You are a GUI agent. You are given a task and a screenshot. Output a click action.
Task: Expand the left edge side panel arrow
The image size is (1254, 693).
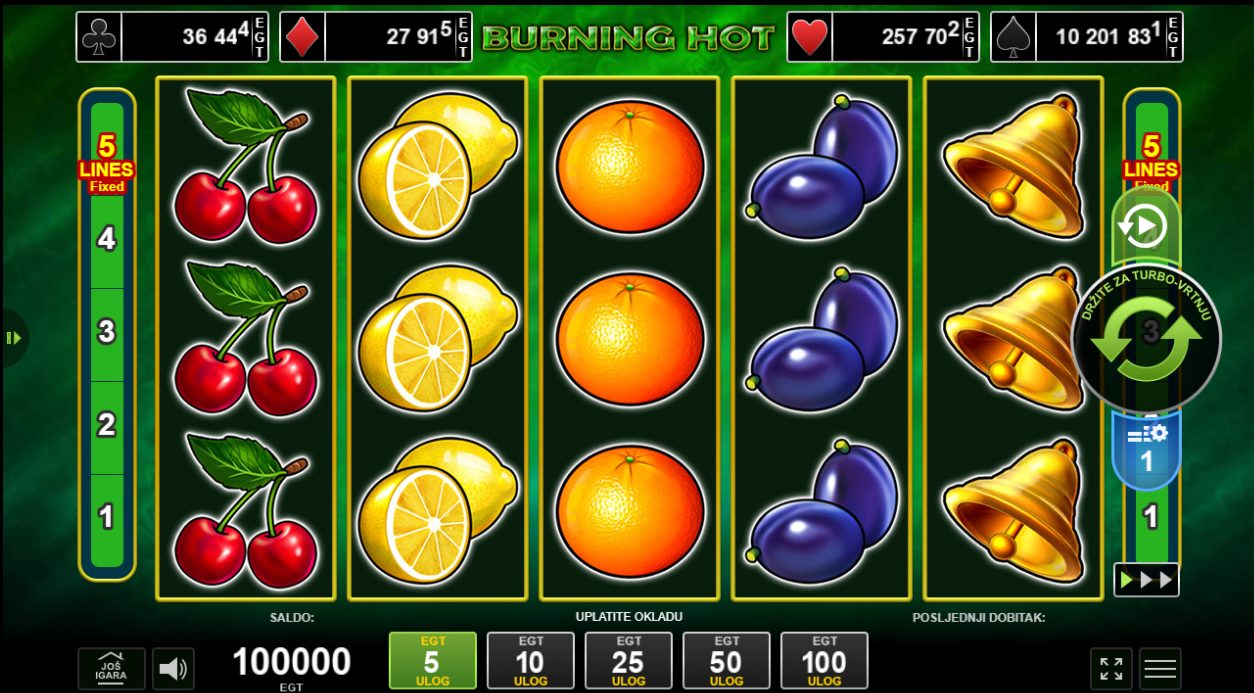[x=13, y=338]
